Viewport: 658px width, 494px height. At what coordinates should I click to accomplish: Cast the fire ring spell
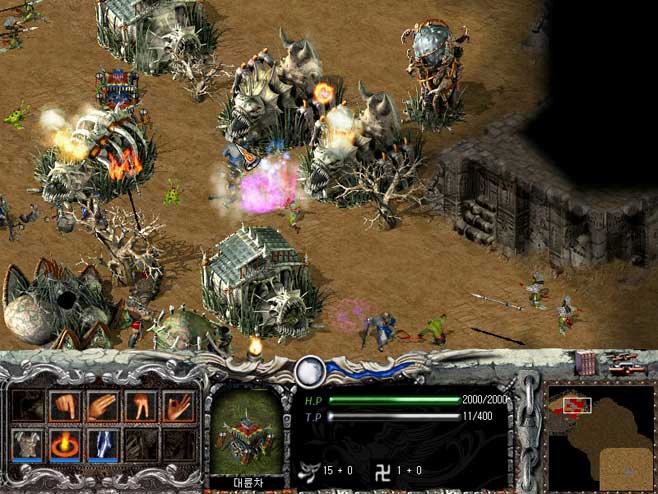click(x=65, y=444)
